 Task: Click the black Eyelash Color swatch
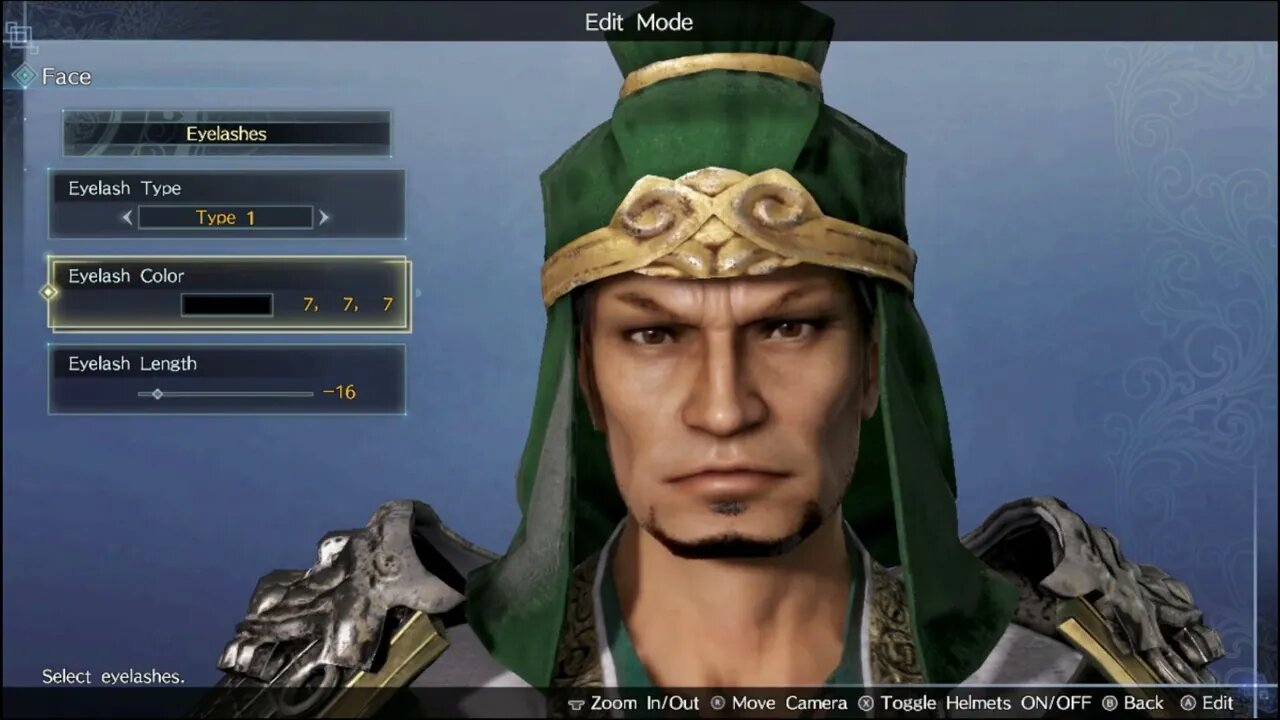(226, 304)
